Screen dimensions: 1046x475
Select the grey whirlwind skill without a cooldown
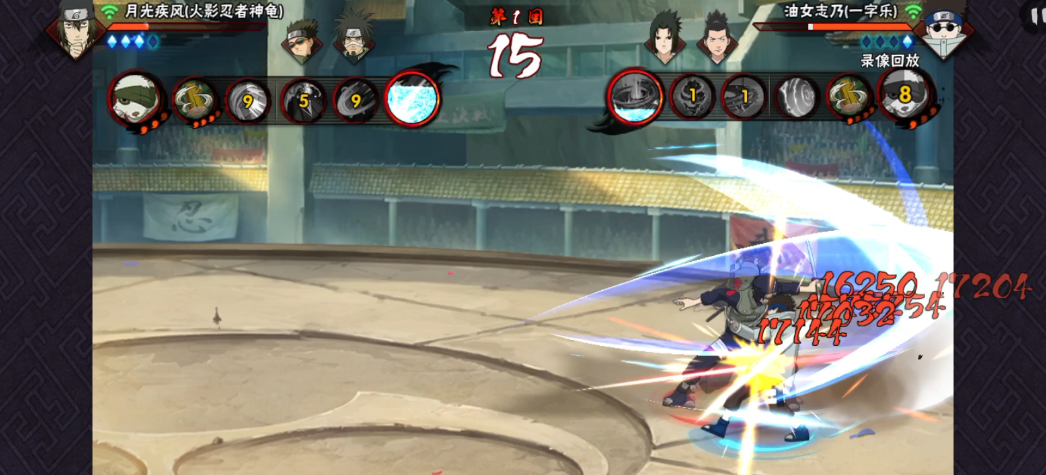796,99
